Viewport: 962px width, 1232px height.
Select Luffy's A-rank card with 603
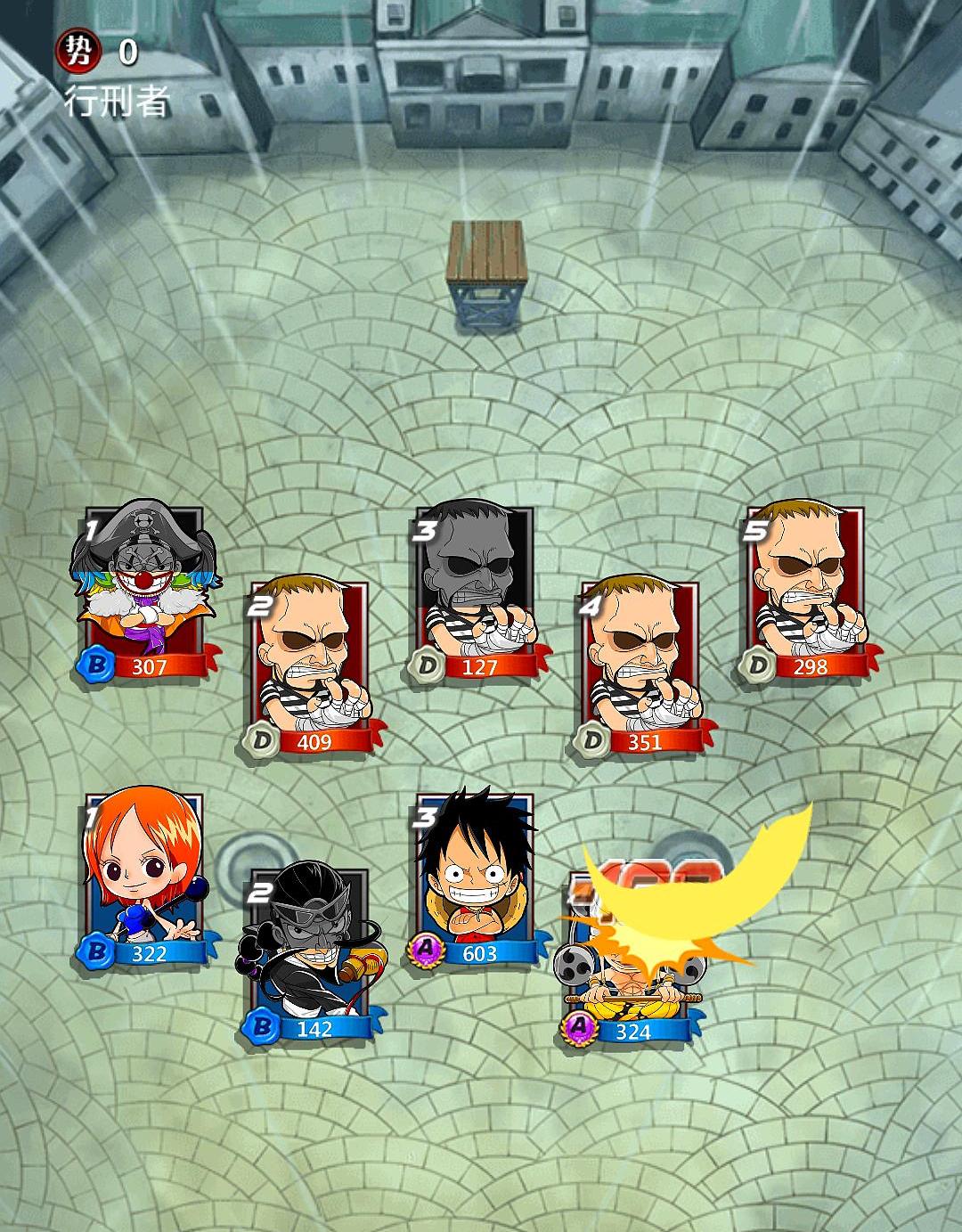pos(476,877)
